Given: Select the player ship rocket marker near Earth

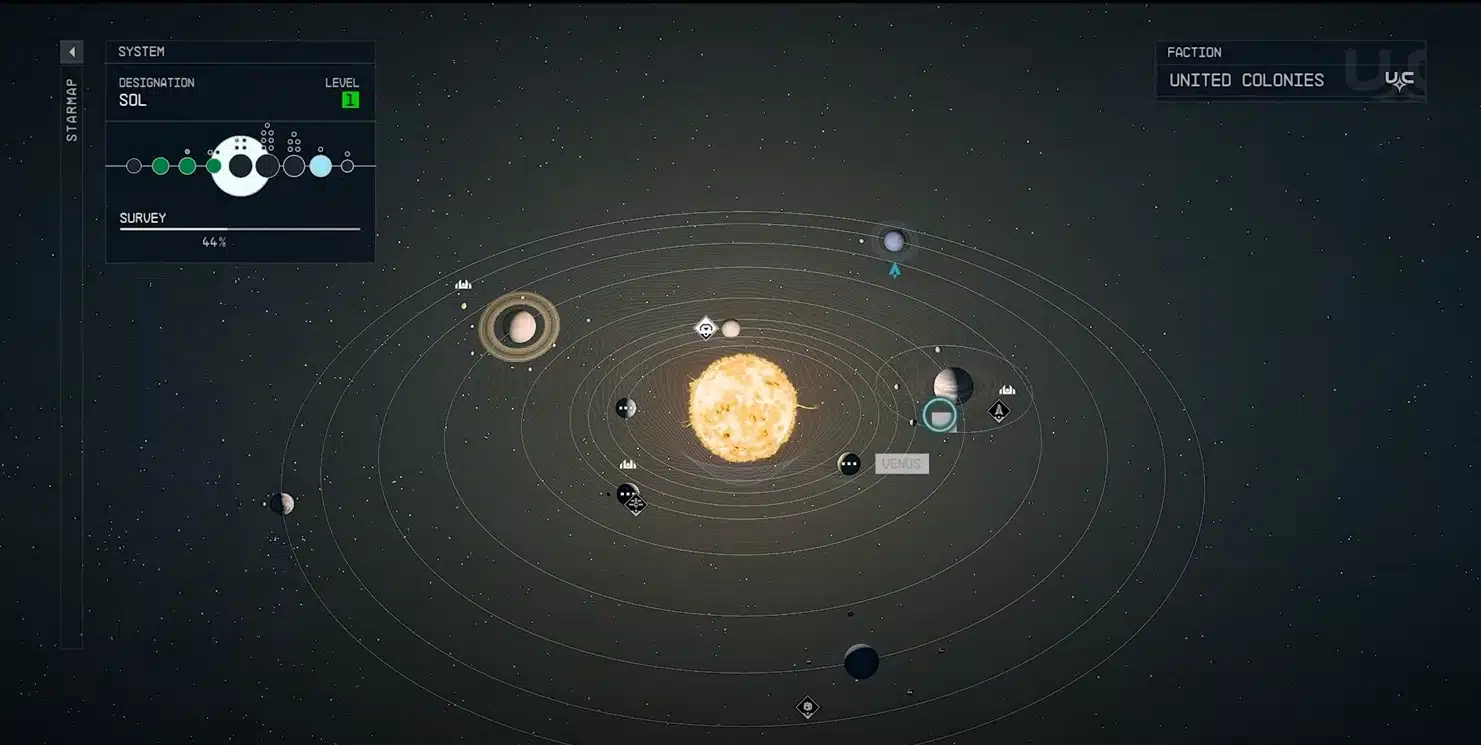Looking at the screenshot, I should click(999, 412).
